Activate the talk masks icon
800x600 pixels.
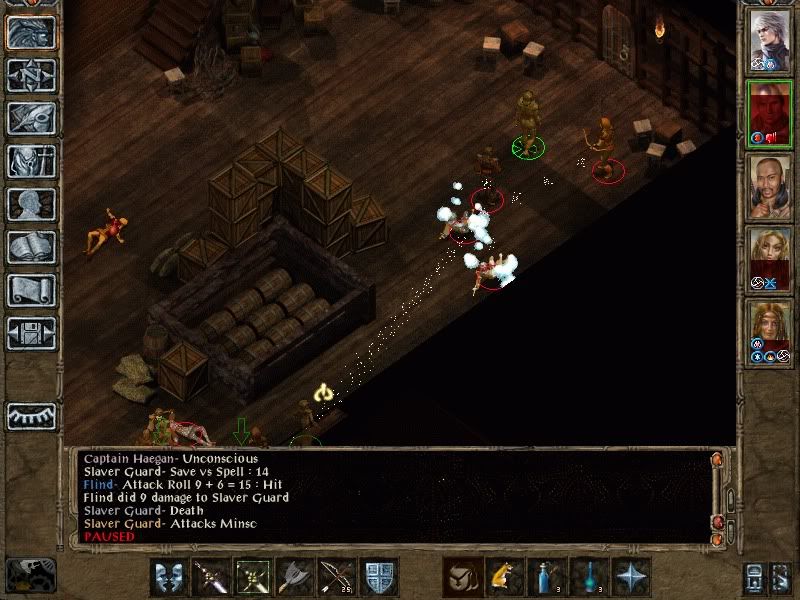click(170, 577)
